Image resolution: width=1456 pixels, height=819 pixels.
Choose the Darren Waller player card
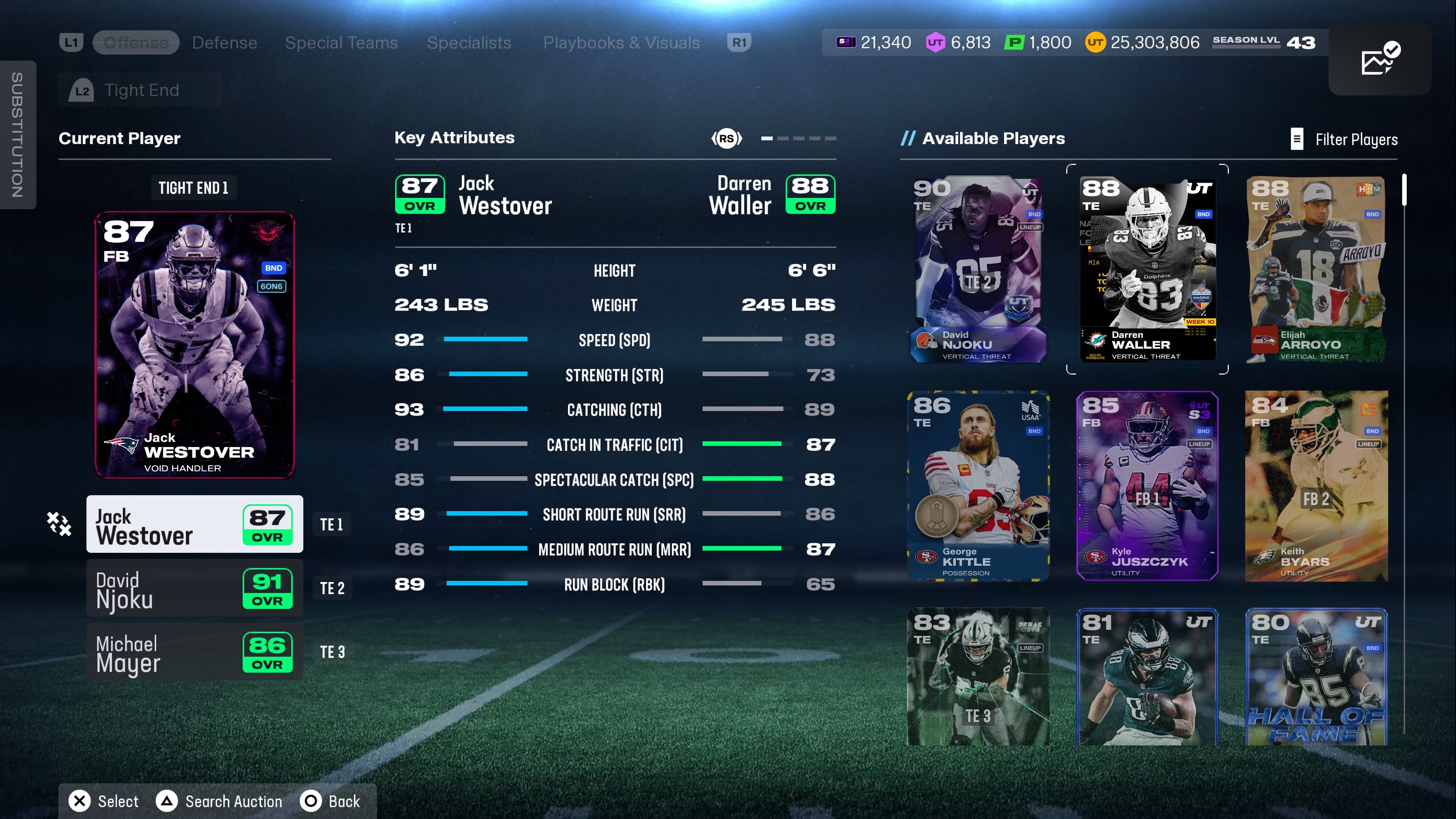(1147, 269)
